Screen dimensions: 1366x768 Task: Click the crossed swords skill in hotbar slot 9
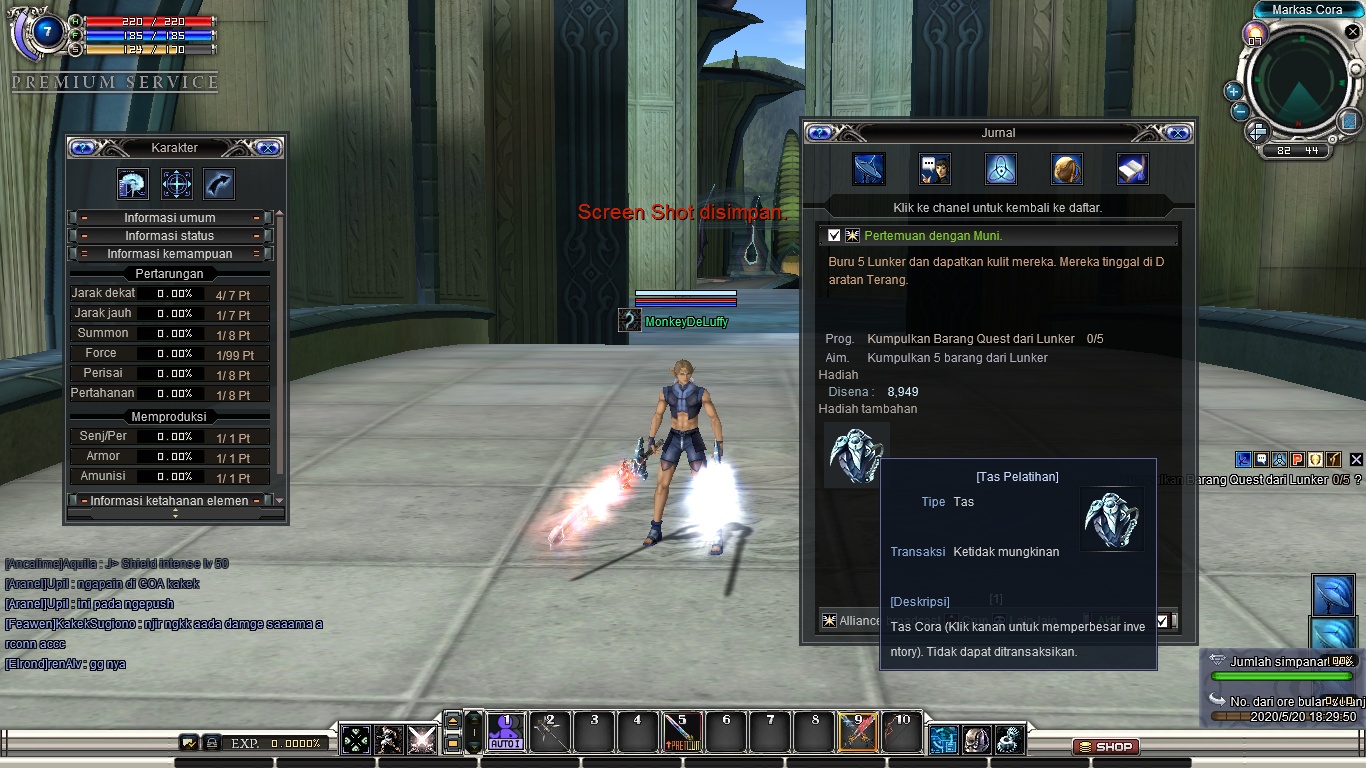(857, 732)
